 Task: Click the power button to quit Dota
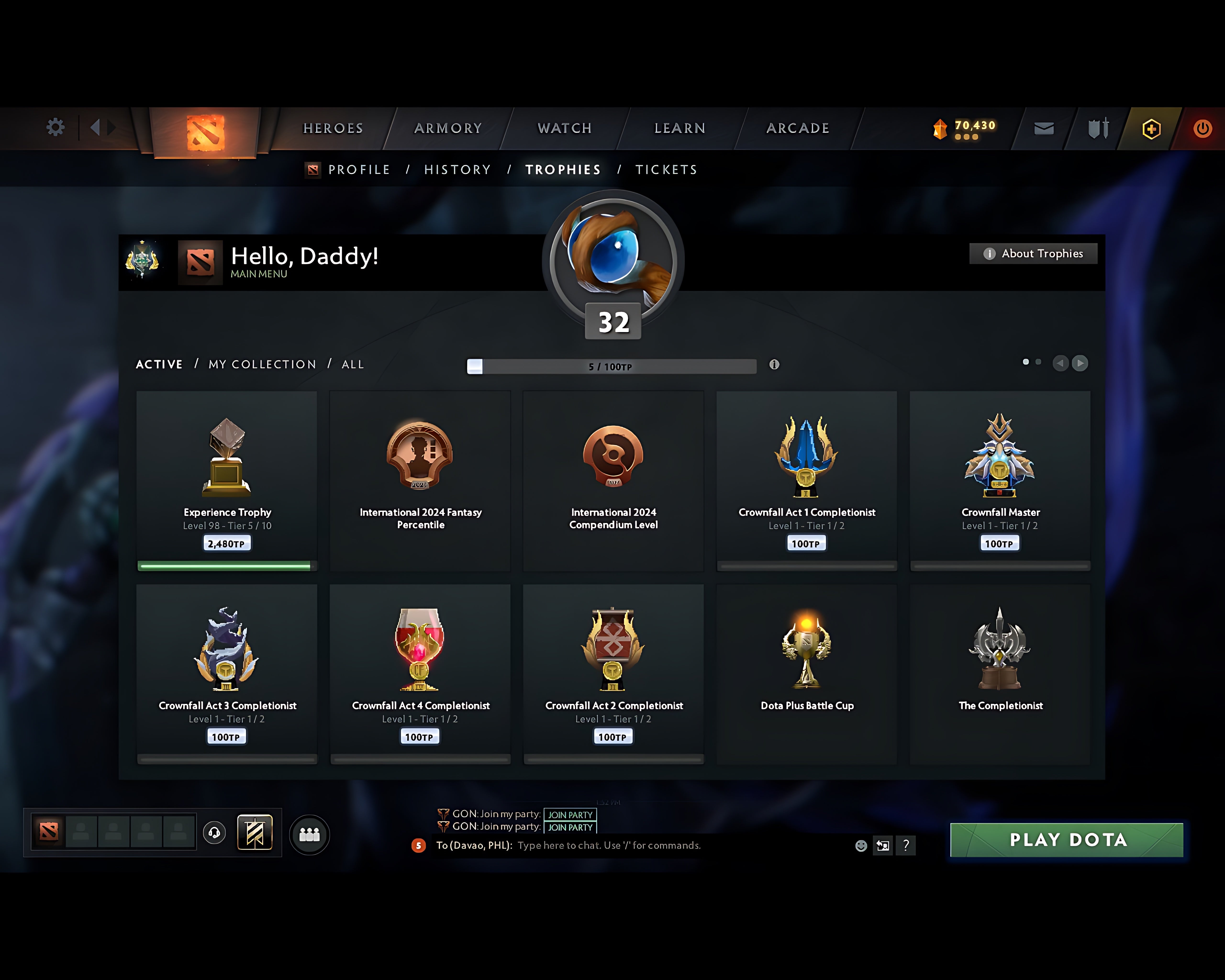pyautogui.click(x=1202, y=128)
